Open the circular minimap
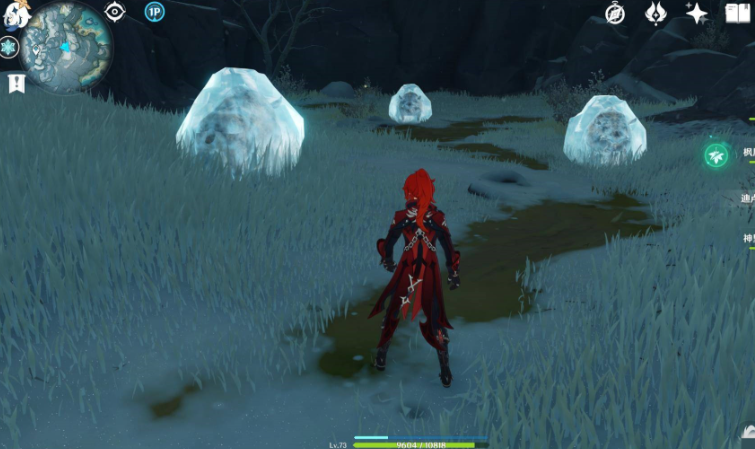 click(x=65, y=47)
